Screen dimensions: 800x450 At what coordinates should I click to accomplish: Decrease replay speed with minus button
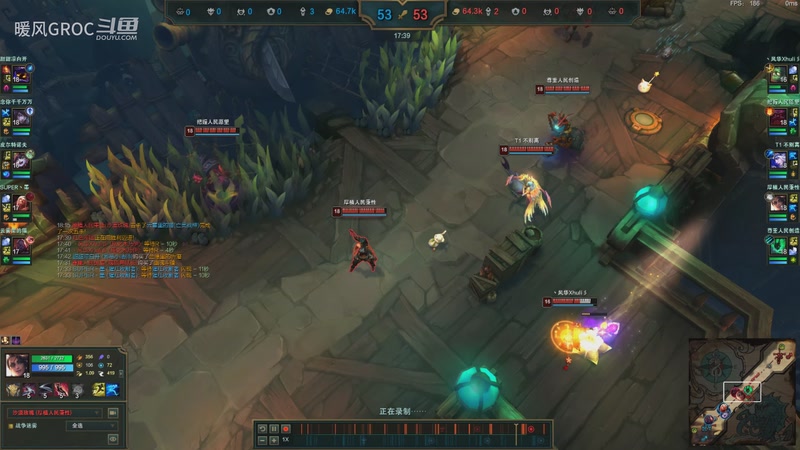[x=262, y=439]
